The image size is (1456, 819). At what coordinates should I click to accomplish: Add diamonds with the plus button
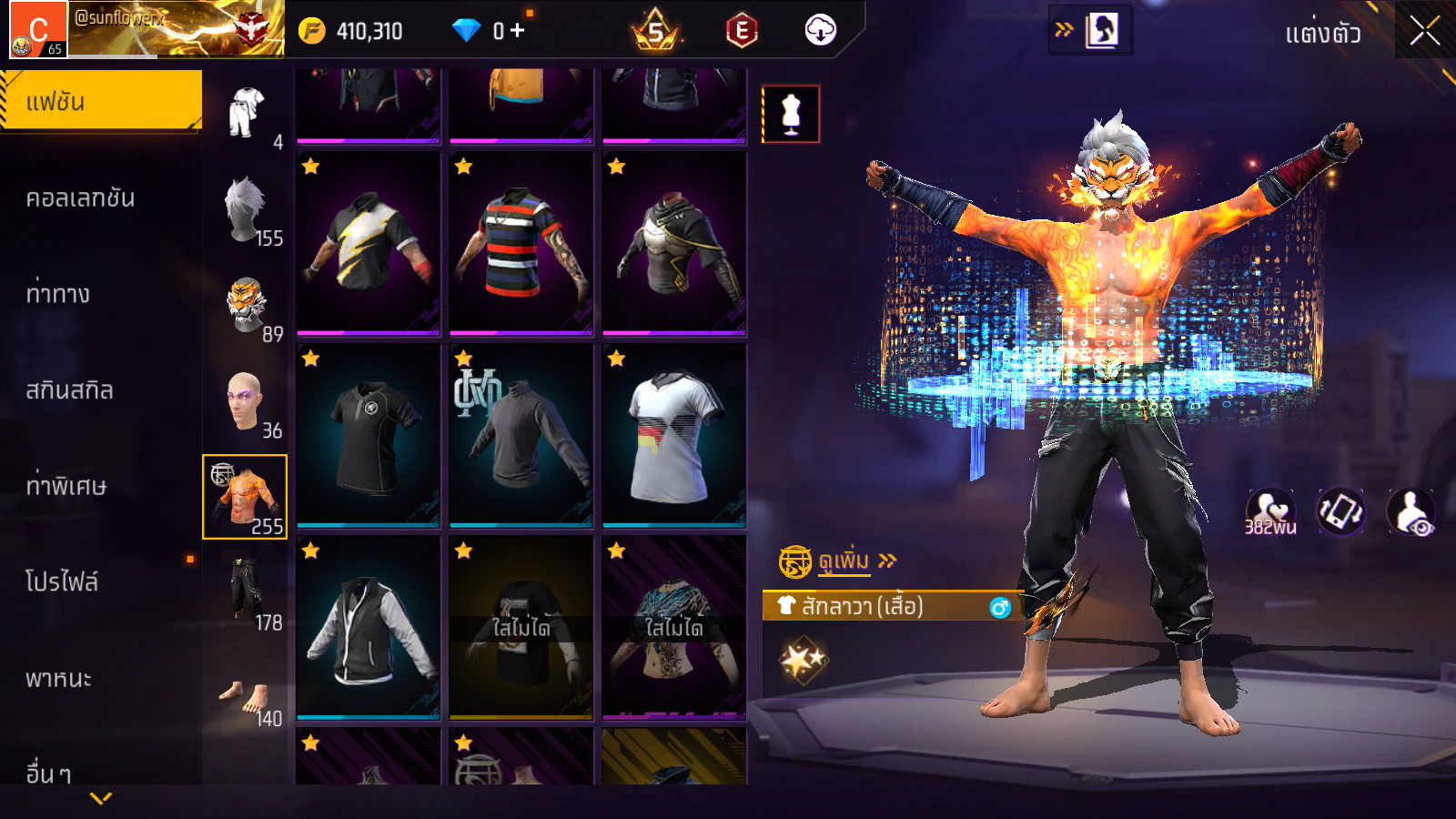518,31
